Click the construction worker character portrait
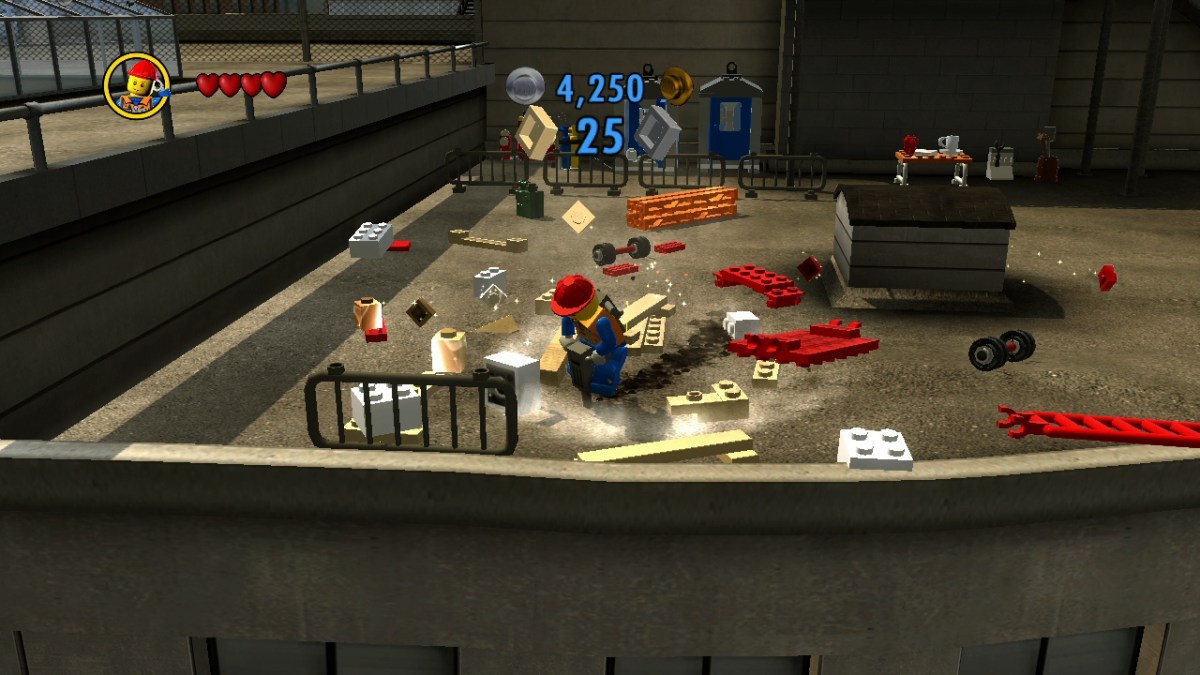Viewport: 1200px width, 675px height. tap(137, 86)
